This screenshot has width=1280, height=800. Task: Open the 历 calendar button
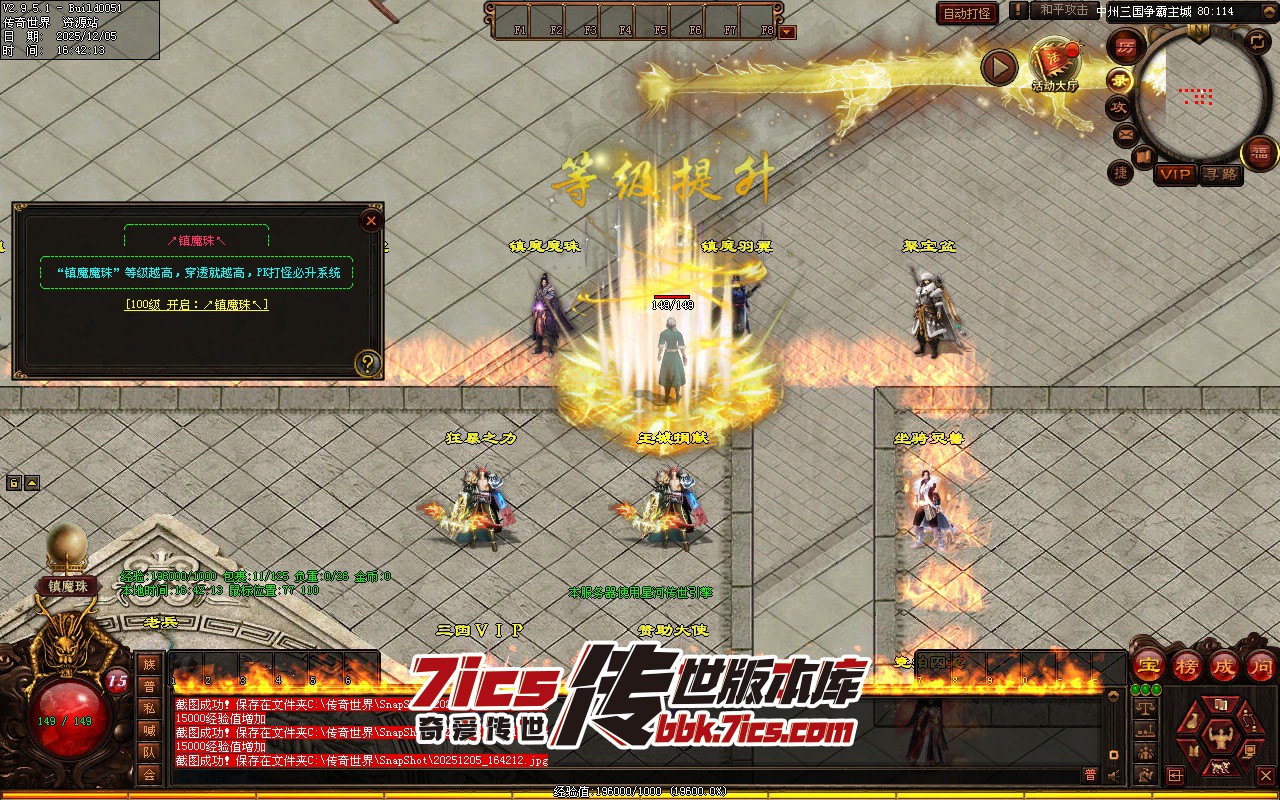coord(1127,47)
